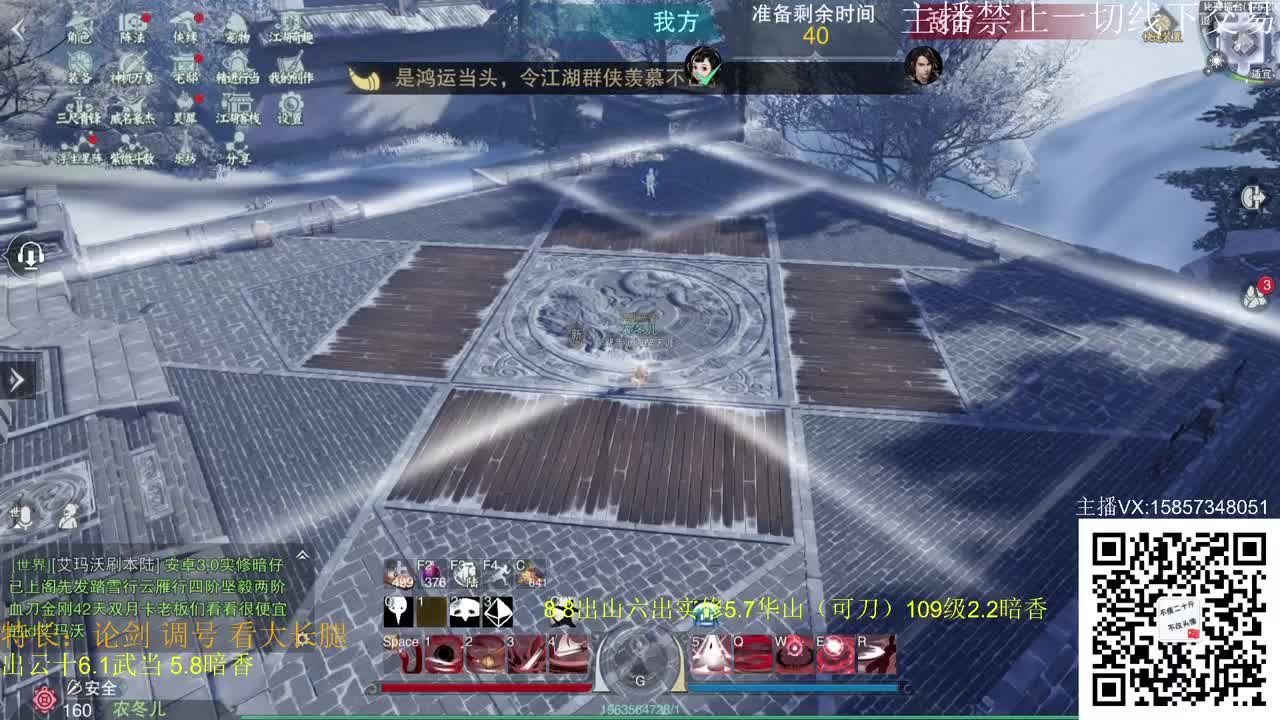Viewport: 1280px width, 720px height.
Task: Open the 宠物 (Pet) menu icon
Action: coord(236,23)
